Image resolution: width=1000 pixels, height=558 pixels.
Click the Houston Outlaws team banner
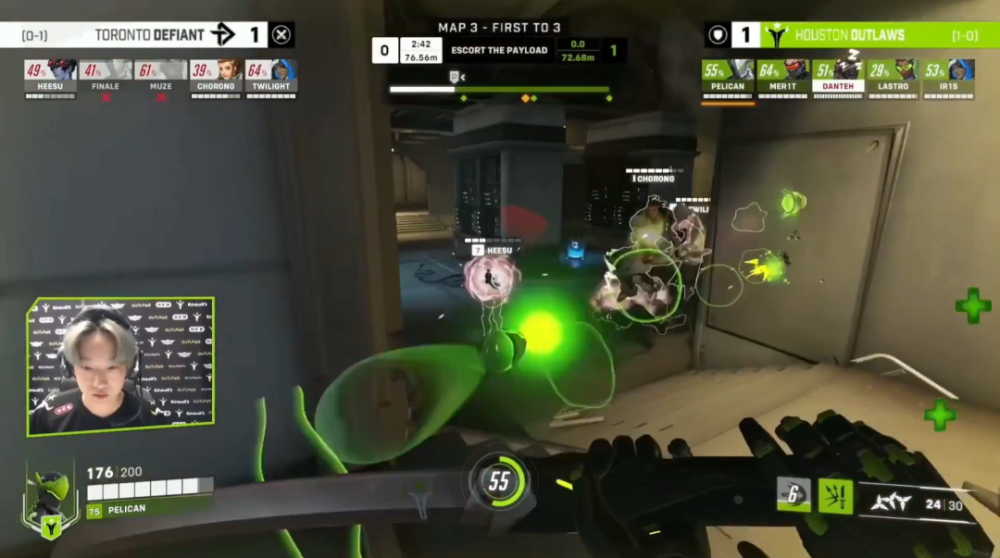pyautogui.click(x=848, y=35)
